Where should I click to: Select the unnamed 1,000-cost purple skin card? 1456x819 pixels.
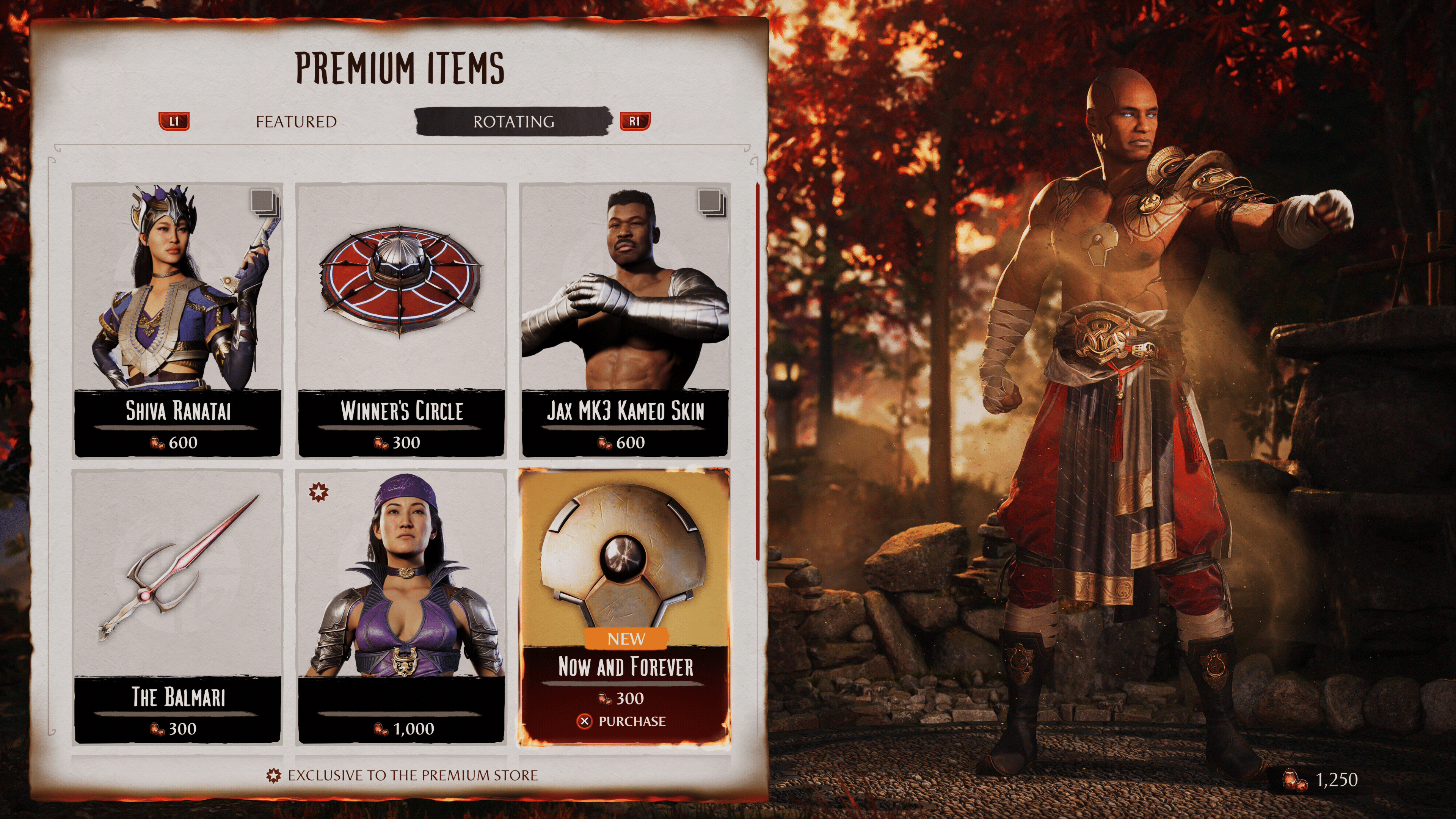point(401,606)
